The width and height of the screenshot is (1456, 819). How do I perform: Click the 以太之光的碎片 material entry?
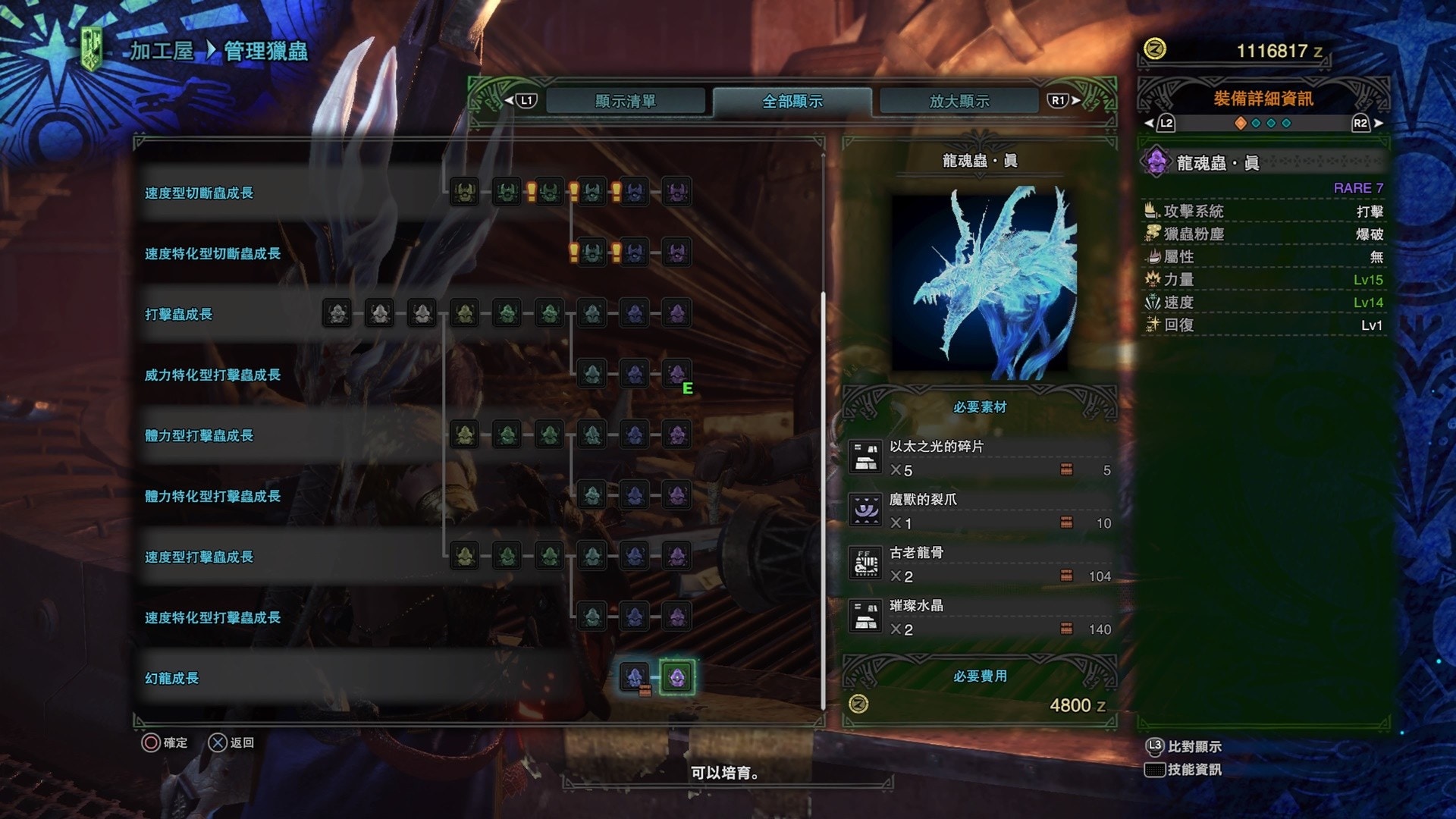pyautogui.click(x=980, y=458)
